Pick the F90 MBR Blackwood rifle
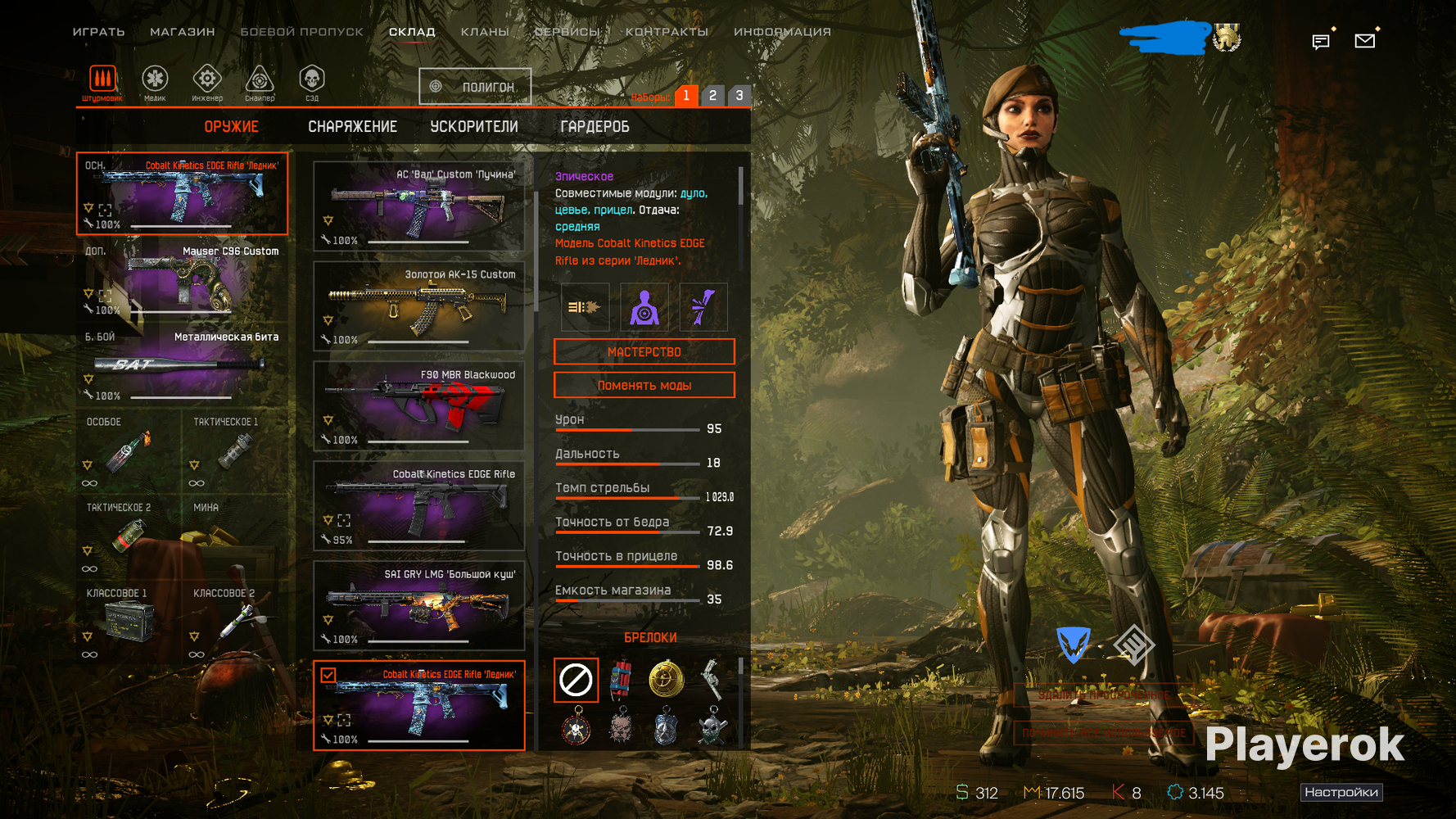The height and width of the screenshot is (819, 1456). (418, 405)
